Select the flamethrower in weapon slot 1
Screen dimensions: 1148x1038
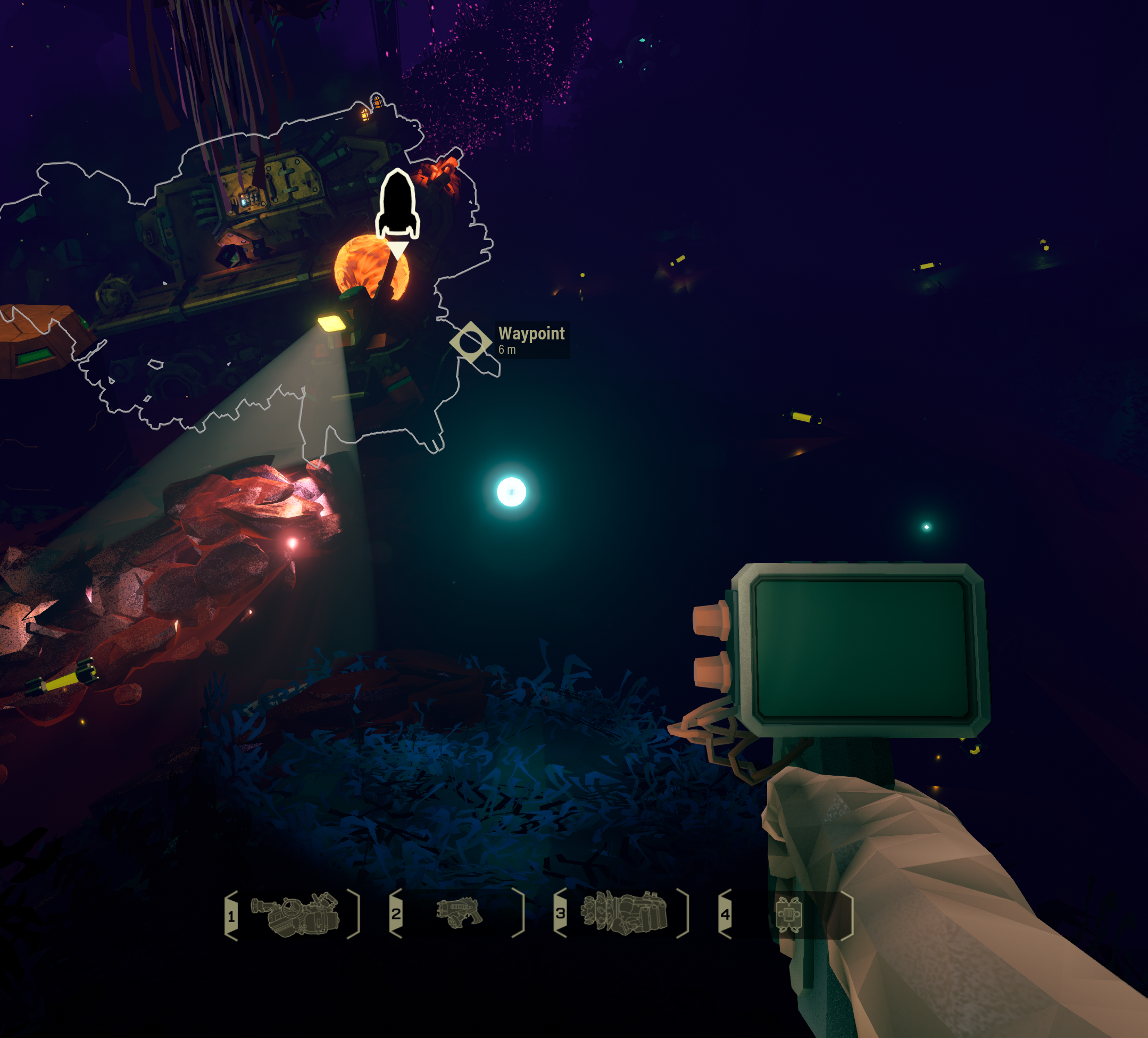(x=296, y=914)
